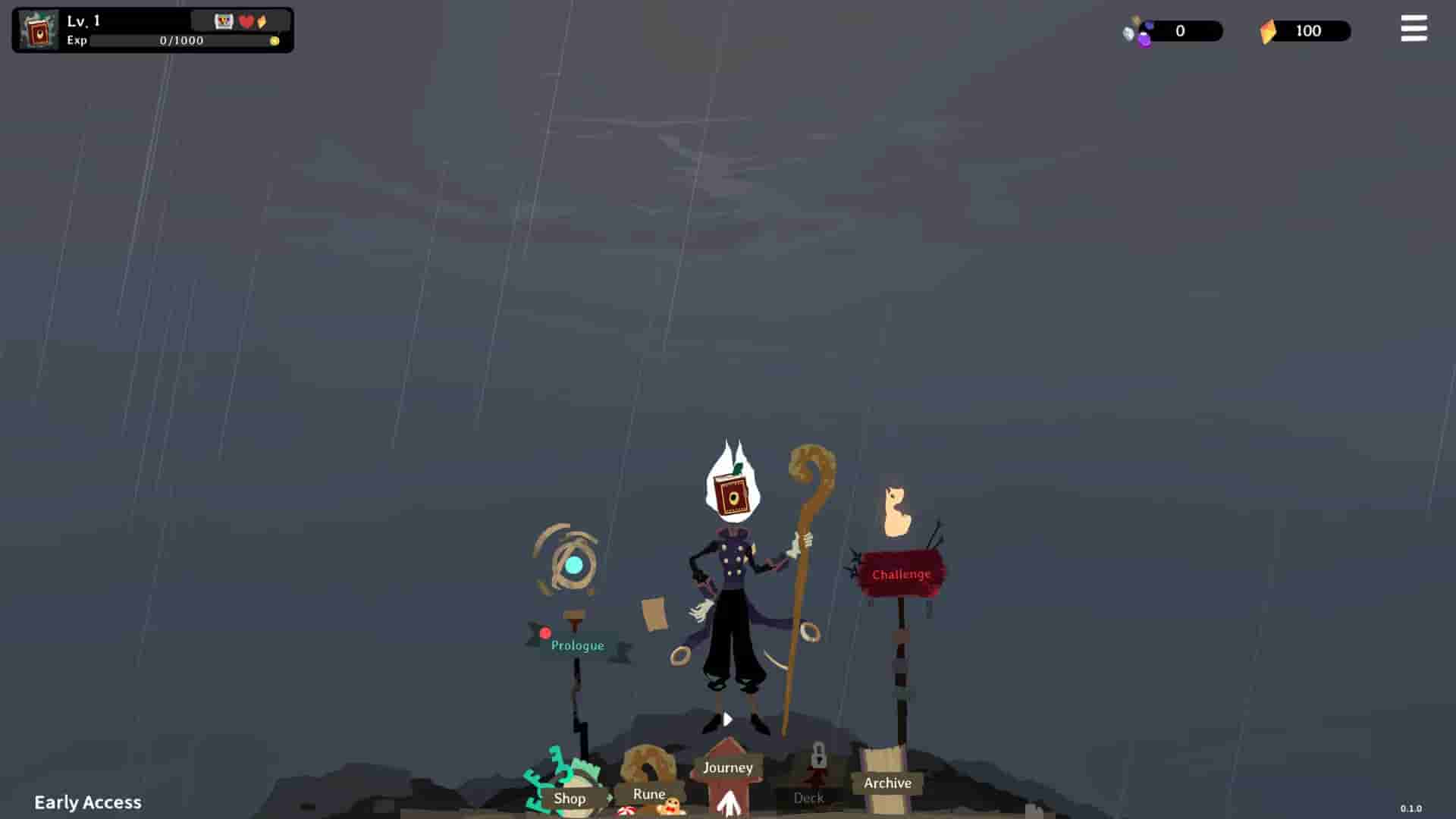Screen dimensions: 1456x819
Task: Click the book character portrait avatar
Action: click(36, 30)
